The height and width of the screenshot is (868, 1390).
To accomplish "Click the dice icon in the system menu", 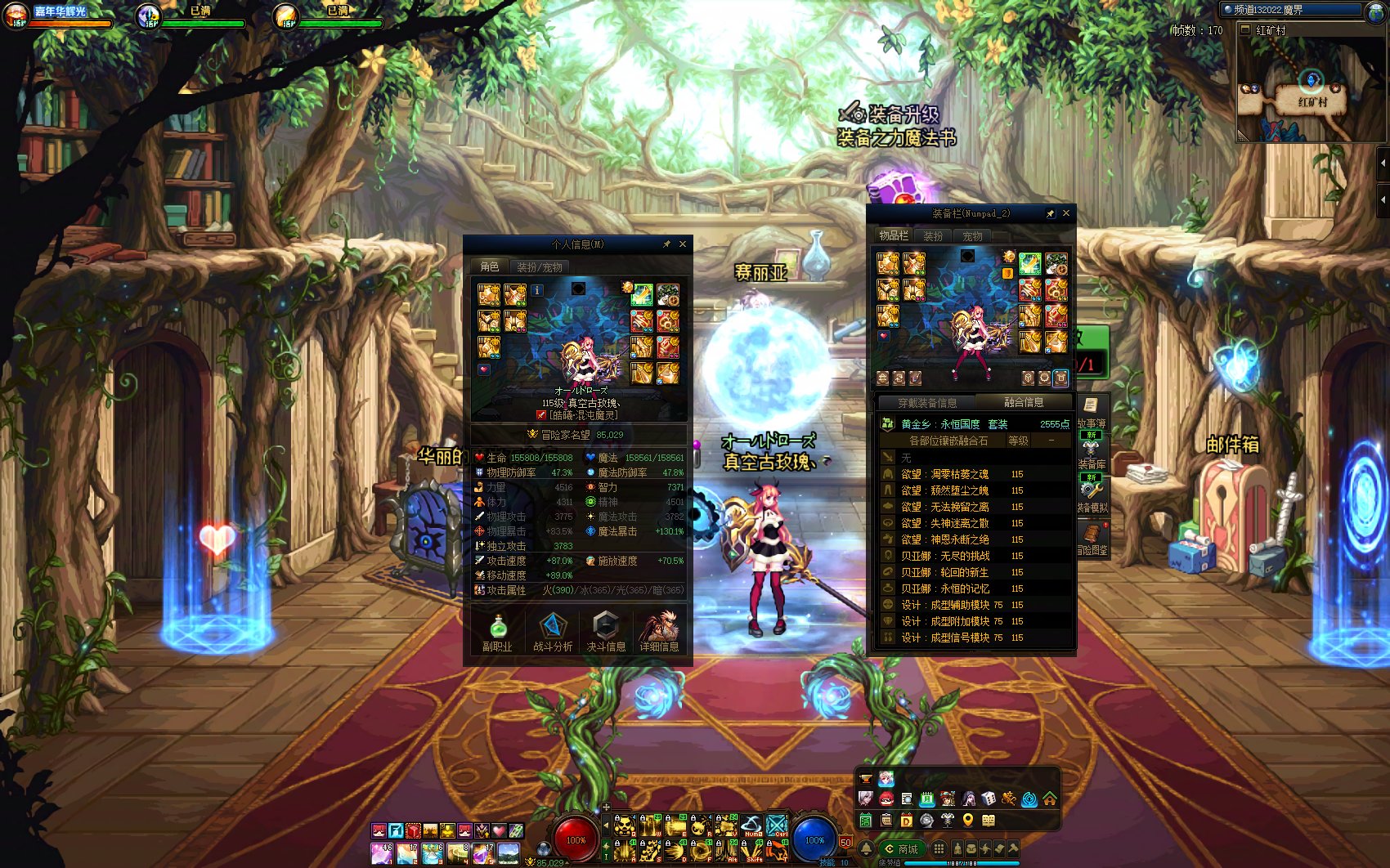I will point(987,799).
